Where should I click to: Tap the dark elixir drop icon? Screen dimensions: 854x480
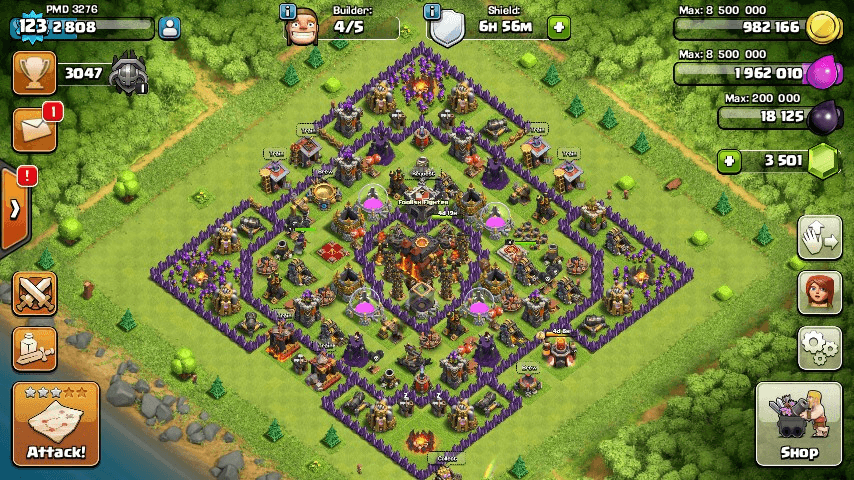click(x=822, y=118)
